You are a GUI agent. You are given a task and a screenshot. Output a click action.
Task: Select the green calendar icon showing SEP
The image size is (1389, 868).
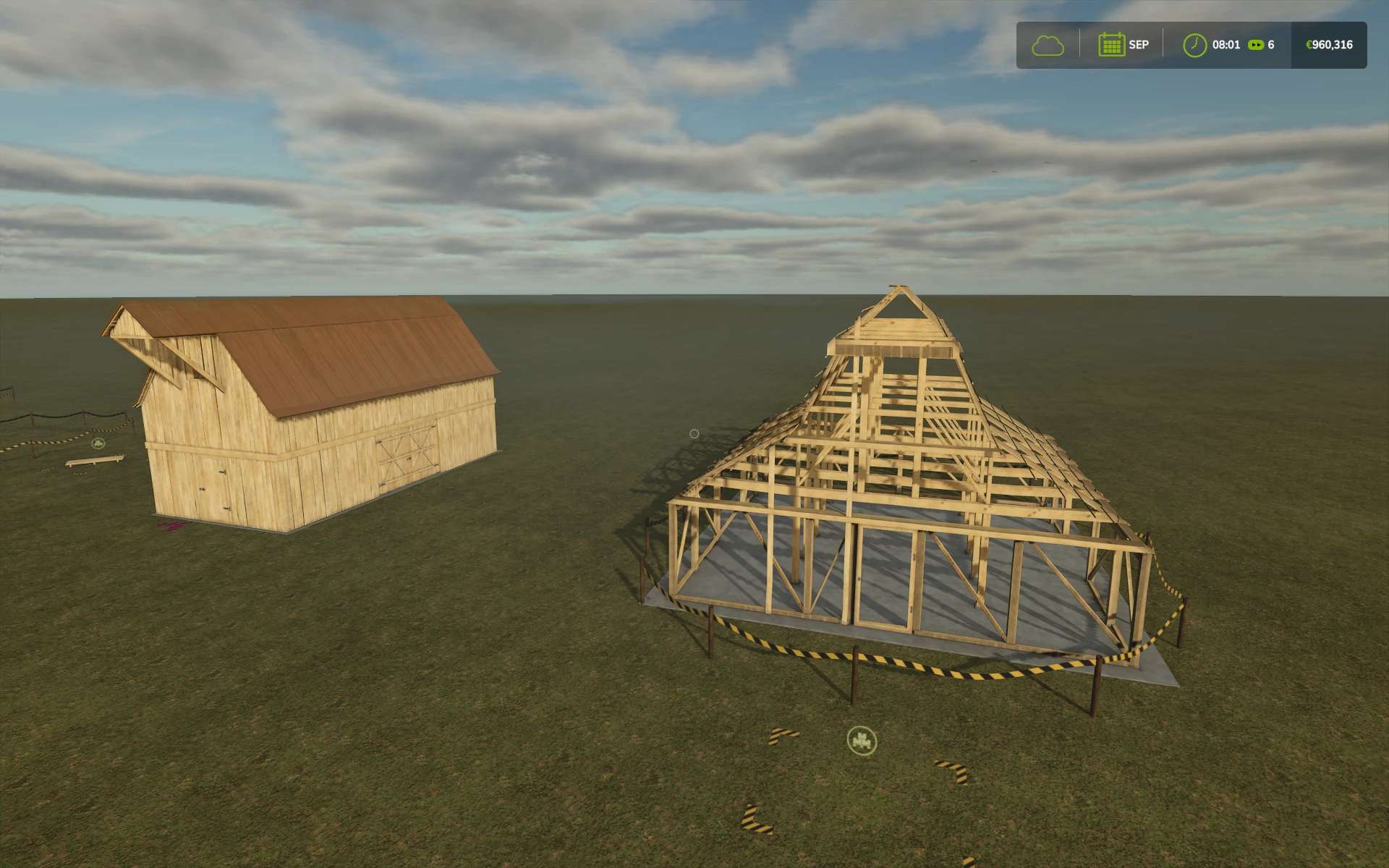(1110, 45)
